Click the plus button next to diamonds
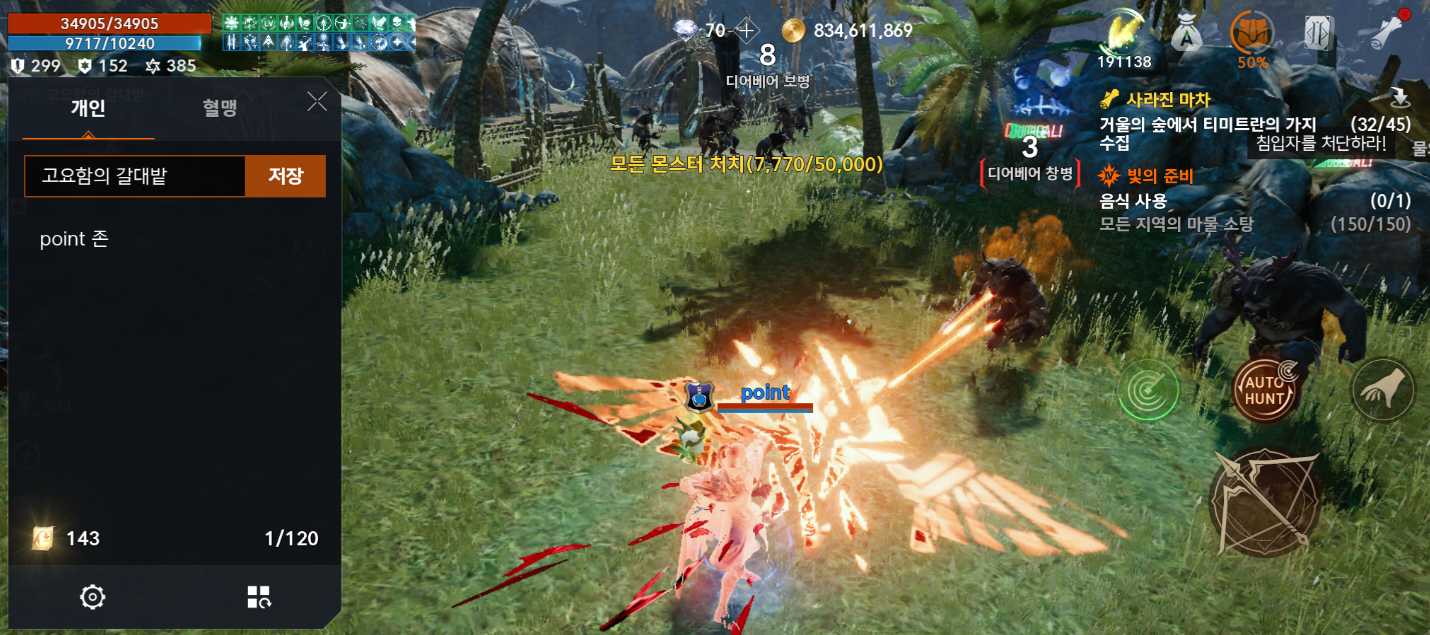 (747, 30)
